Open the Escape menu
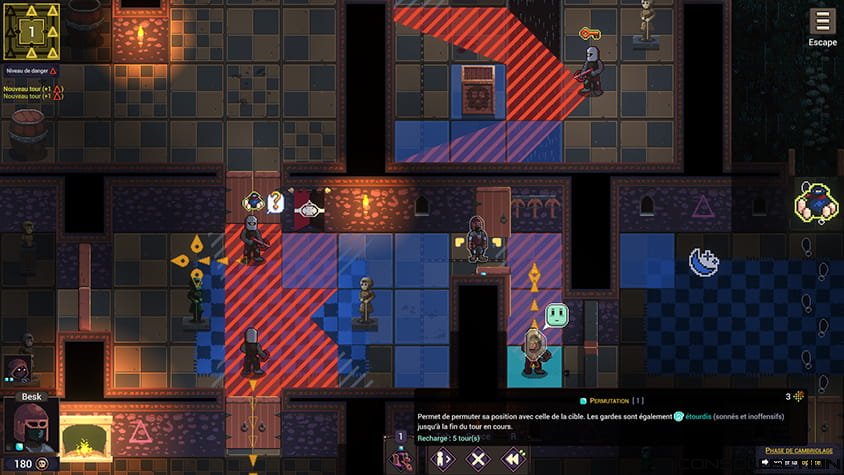The width and height of the screenshot is (844, 475). [x=822, y=27]
